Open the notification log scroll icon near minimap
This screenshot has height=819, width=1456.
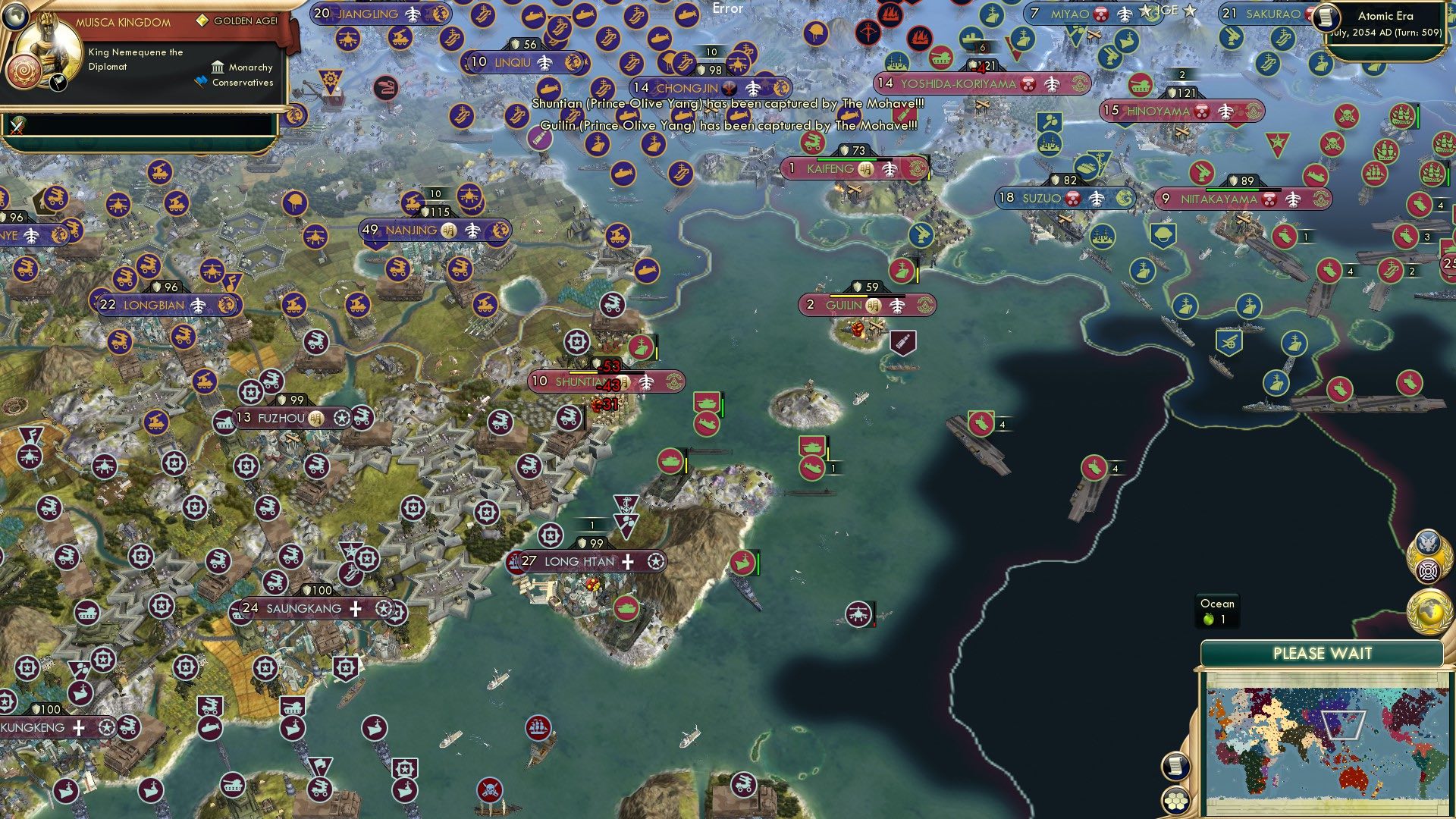click(x=1175, y=767)
